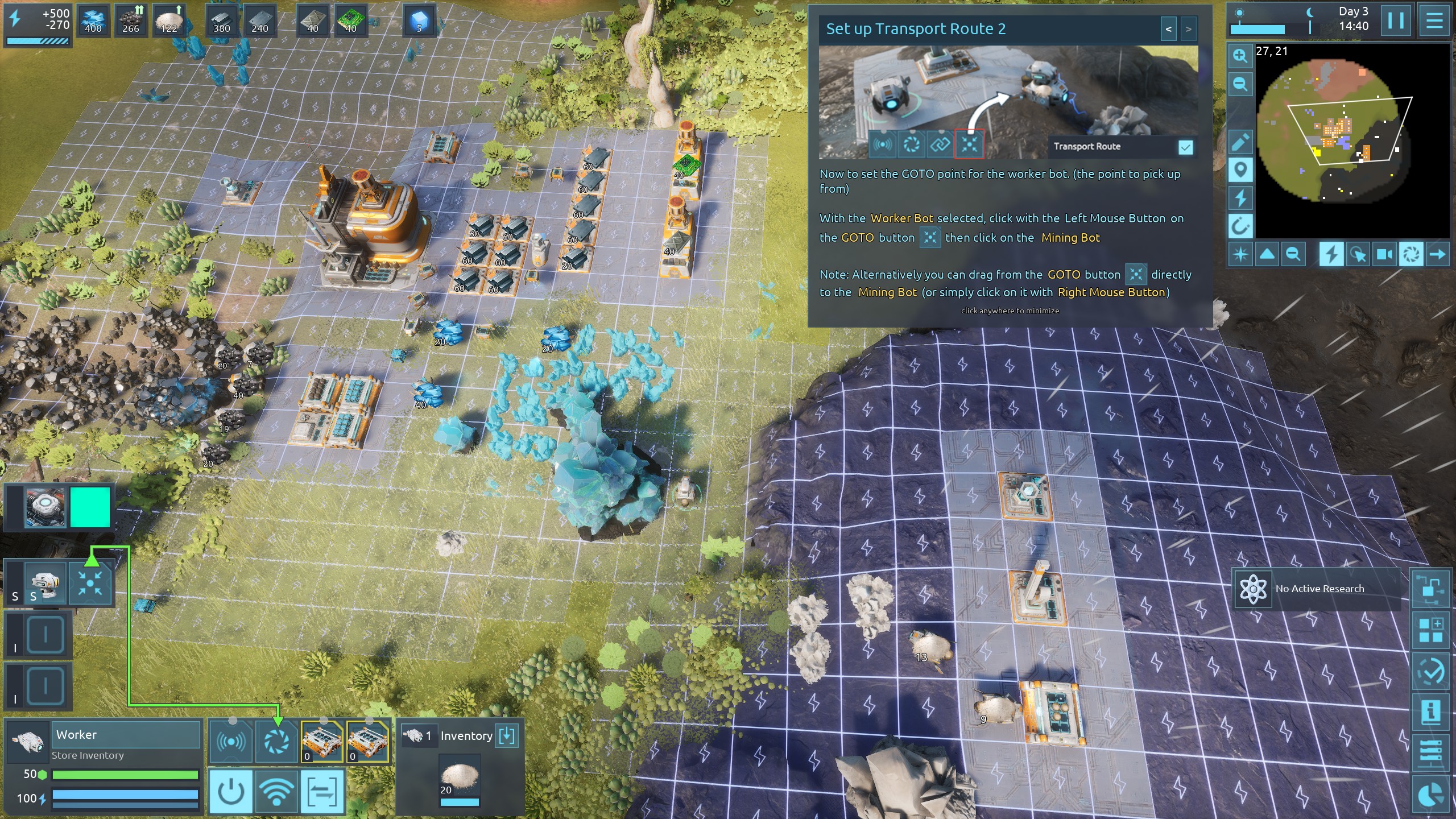The height and width of the screenshot is (819, 1456).
Task: Advance to the next tutorial page
Action: coord(1188,29)
